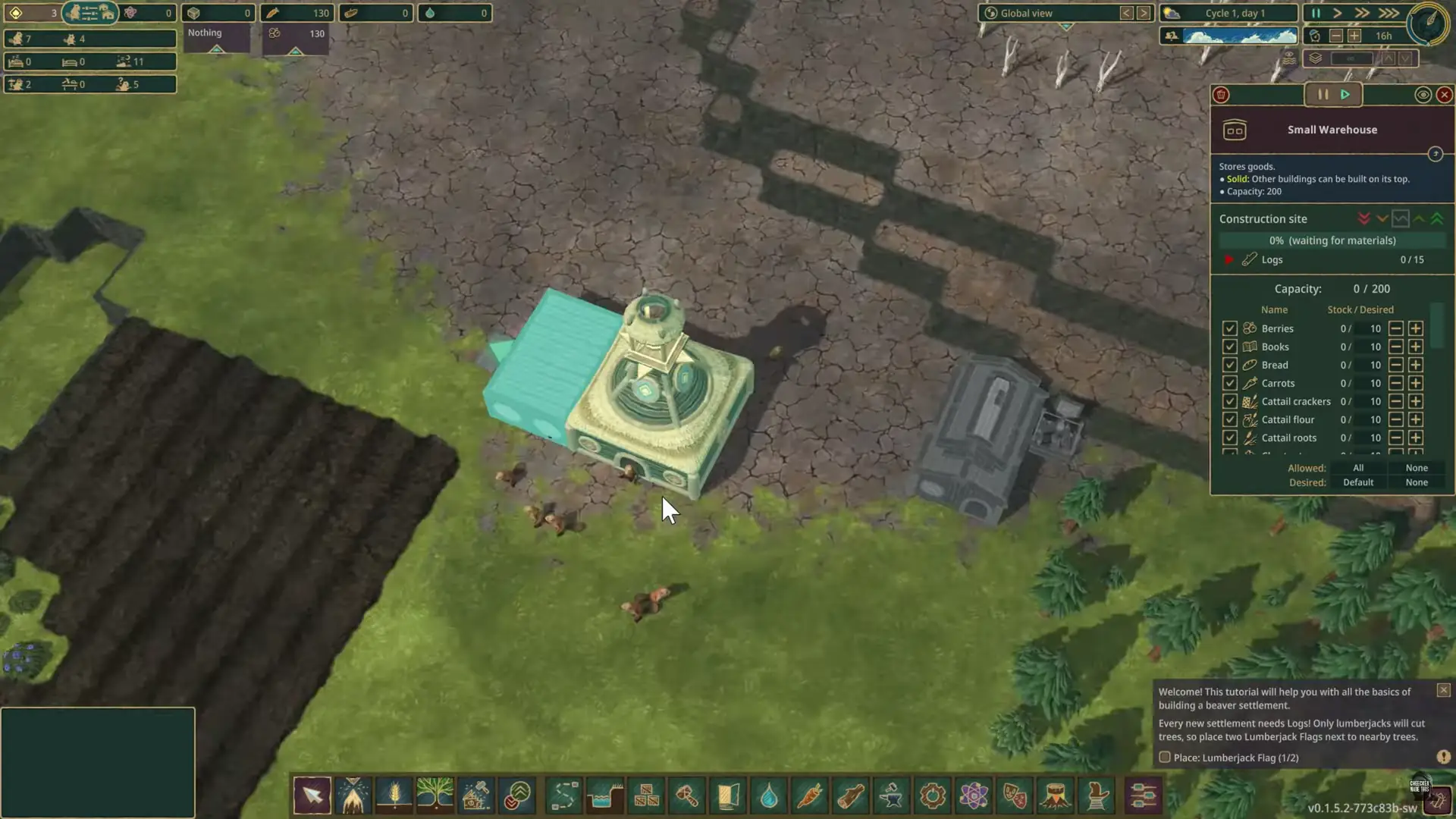Open the farming menu with the wheat icon
1456x819 pixels.
(395, 796)
